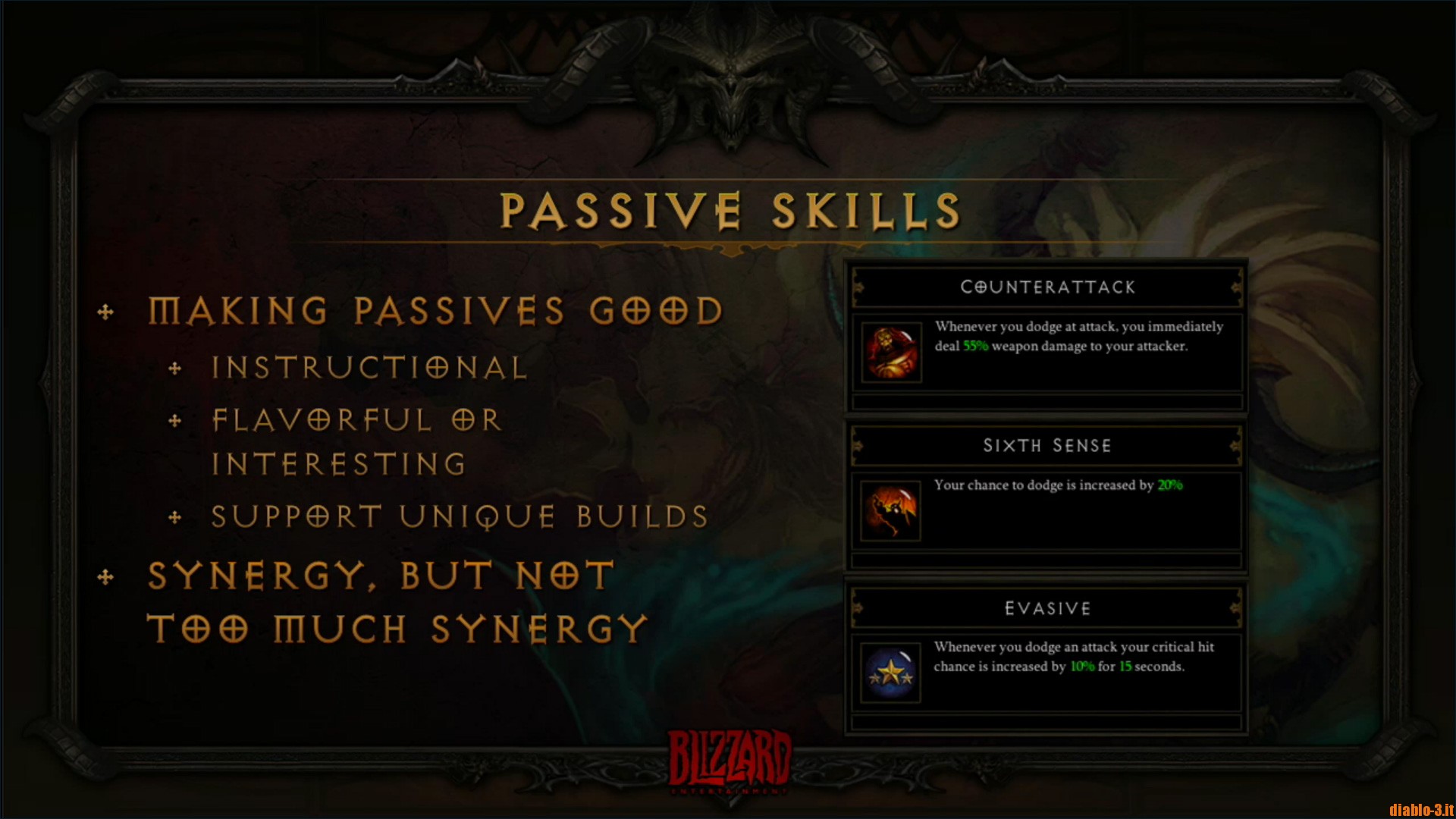This screenshot has width=1456, height=819.
Task: Click the Counterattack skill title bar
Action: point(1047,287)
